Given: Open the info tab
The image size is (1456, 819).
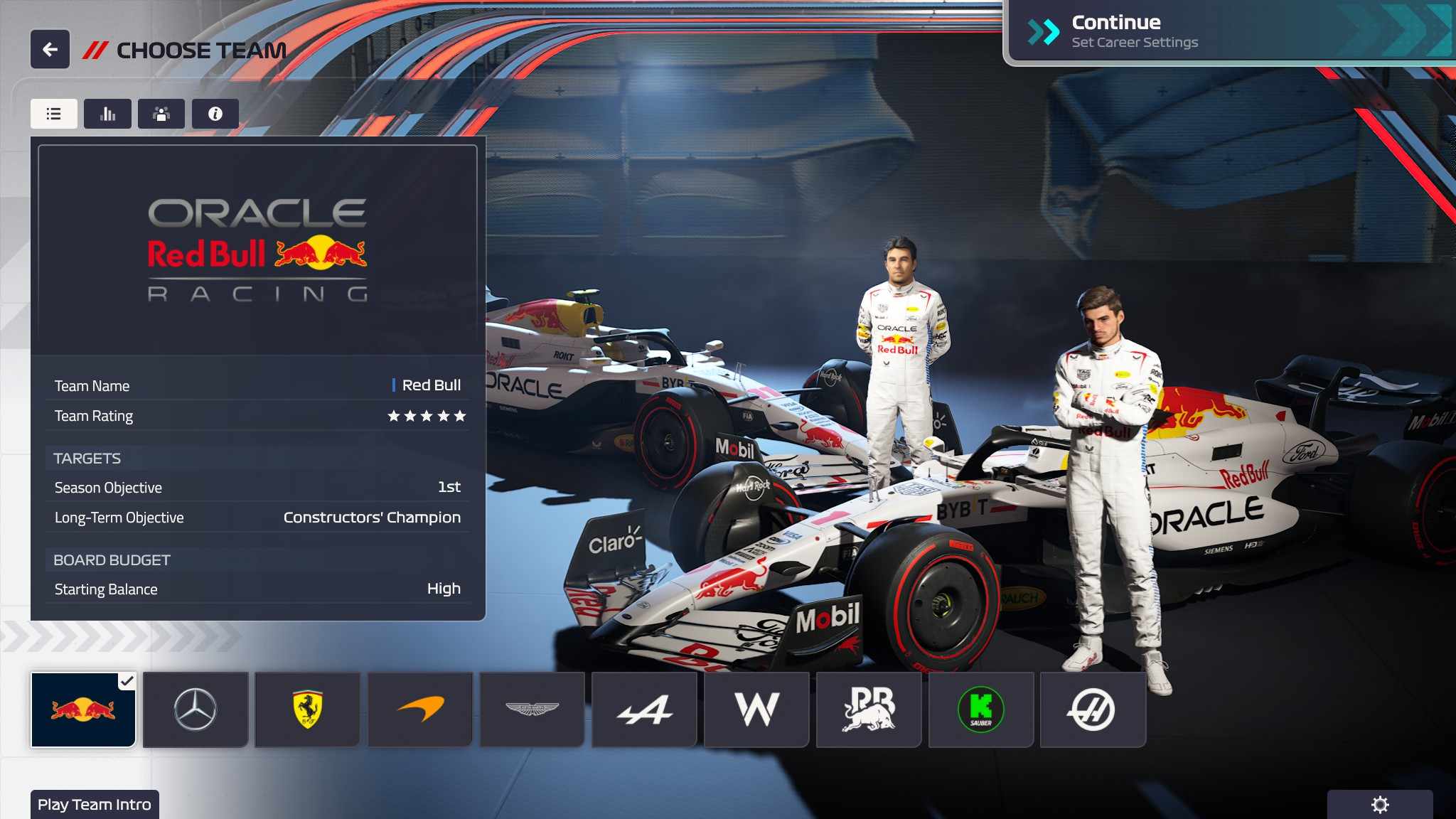Looking at the screenshot, I should coord(215,114).
